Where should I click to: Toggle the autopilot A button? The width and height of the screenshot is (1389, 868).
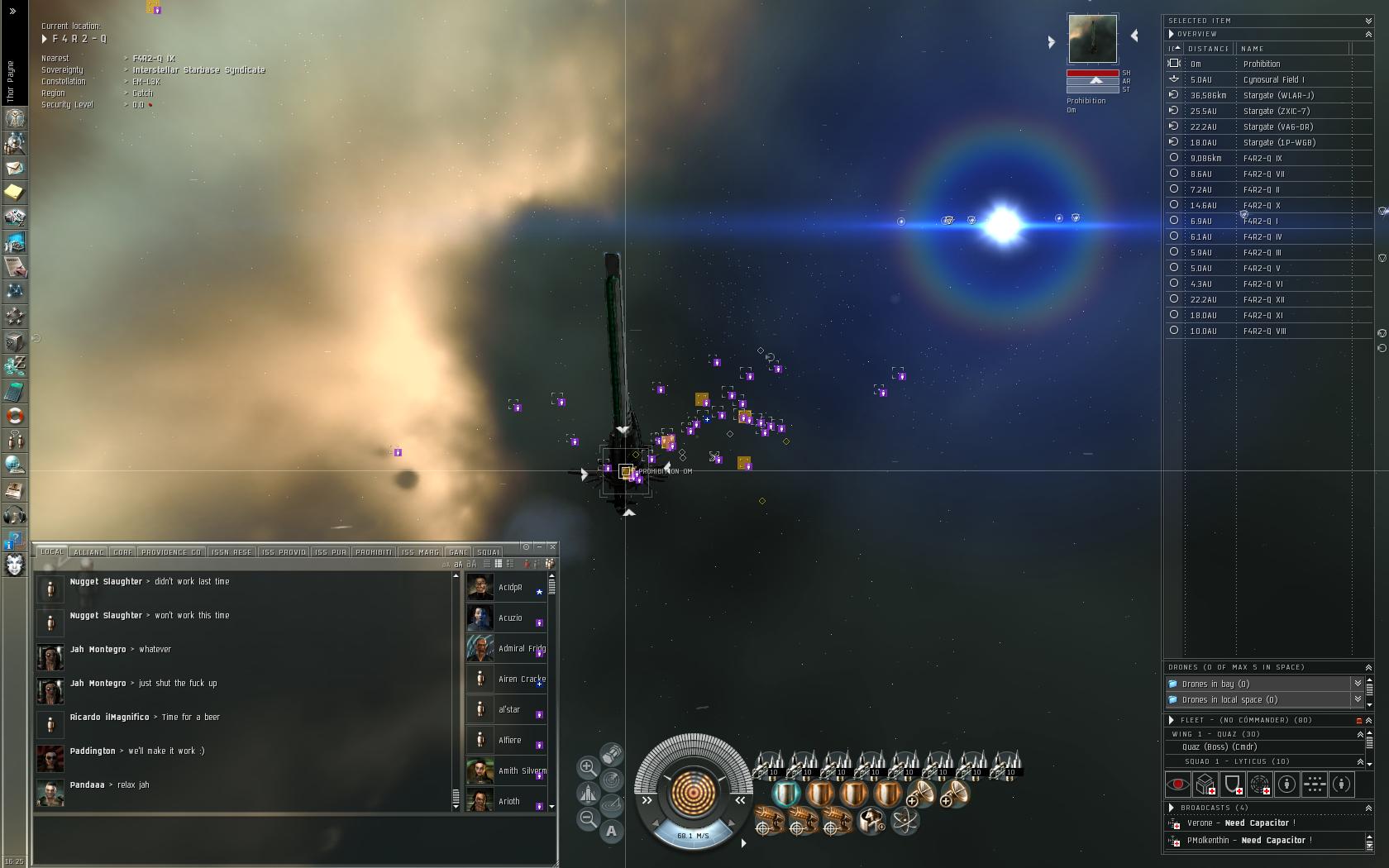click(x=612, y=831)
